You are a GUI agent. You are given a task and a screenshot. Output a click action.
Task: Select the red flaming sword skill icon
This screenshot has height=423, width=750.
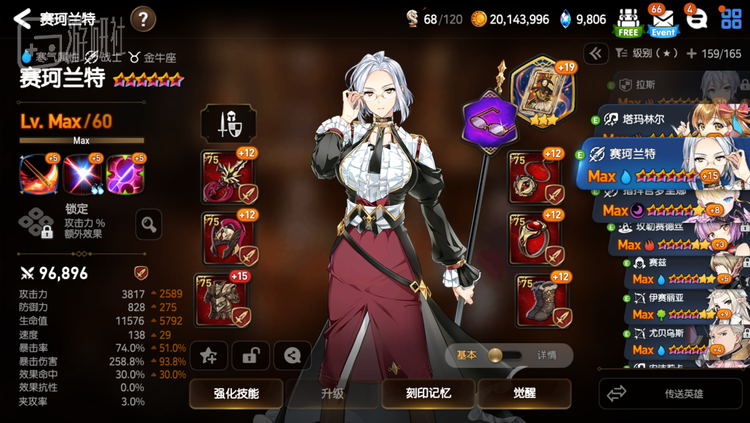[x=37, y=174]
